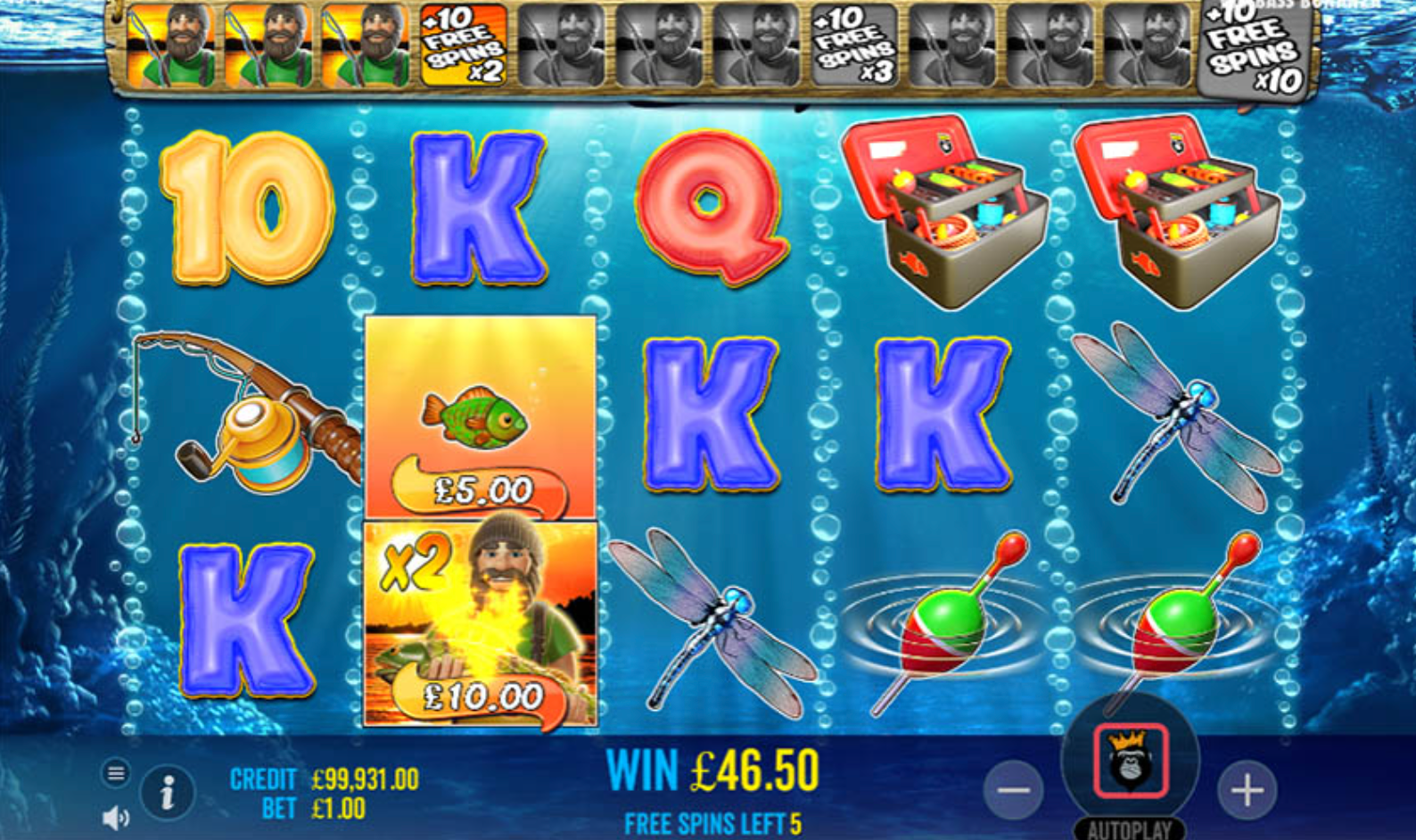1416x840 pixels.
Task: Toggle the sound speaker icon
Action: click(116, 817)
